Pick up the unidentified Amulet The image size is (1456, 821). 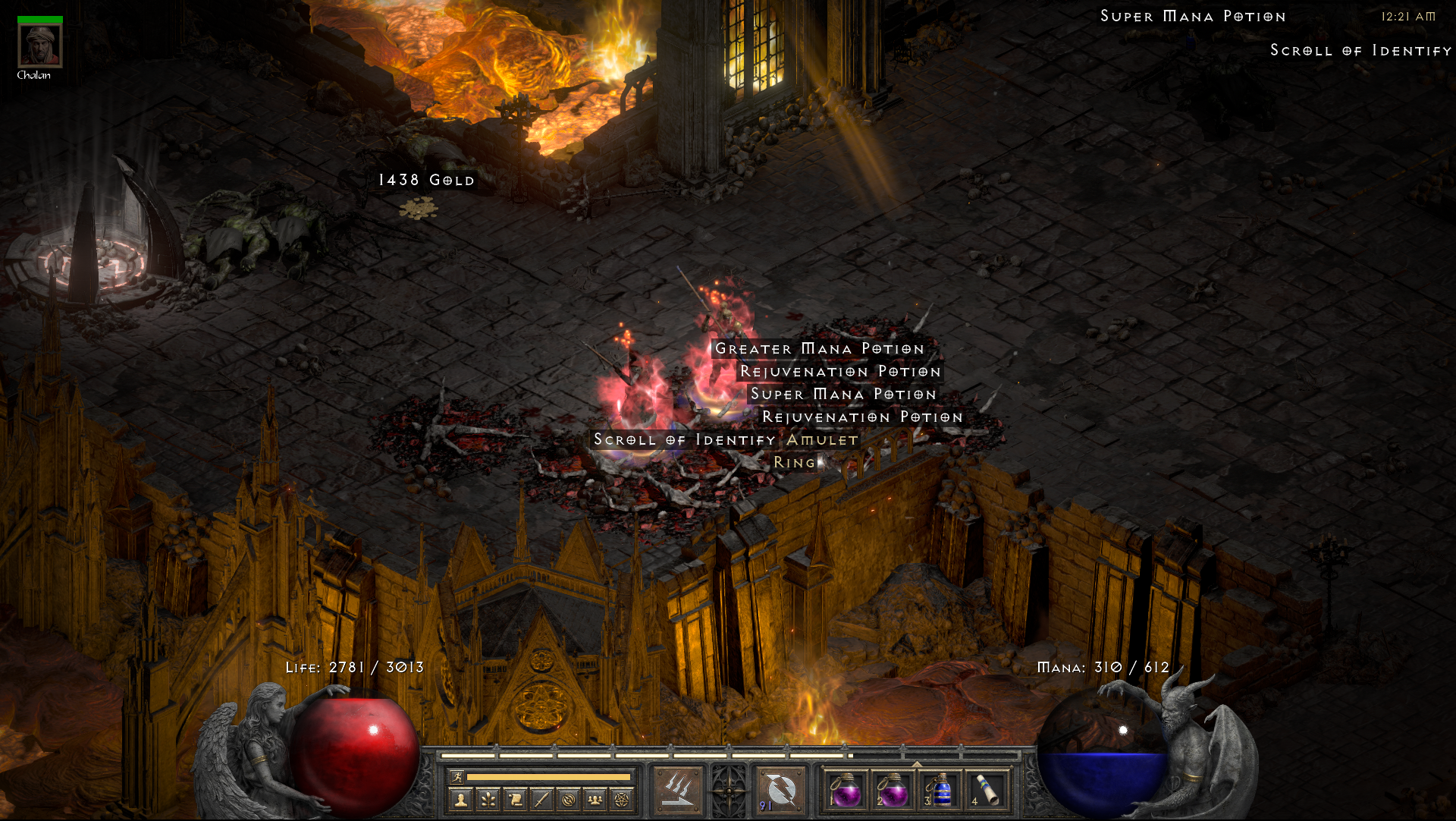[x=820, y=440]
